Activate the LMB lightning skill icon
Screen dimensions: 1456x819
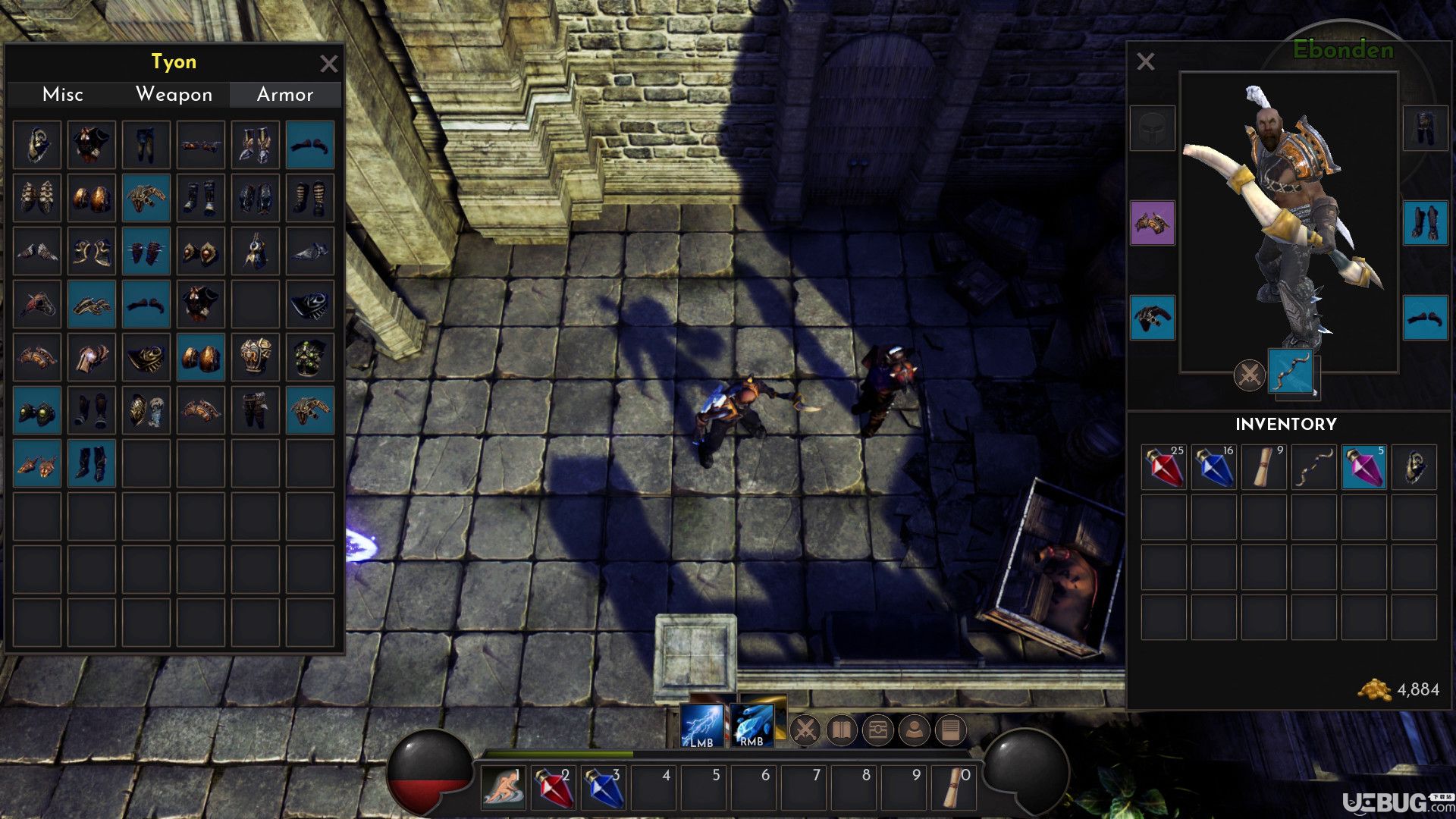(x=701, y=726)
